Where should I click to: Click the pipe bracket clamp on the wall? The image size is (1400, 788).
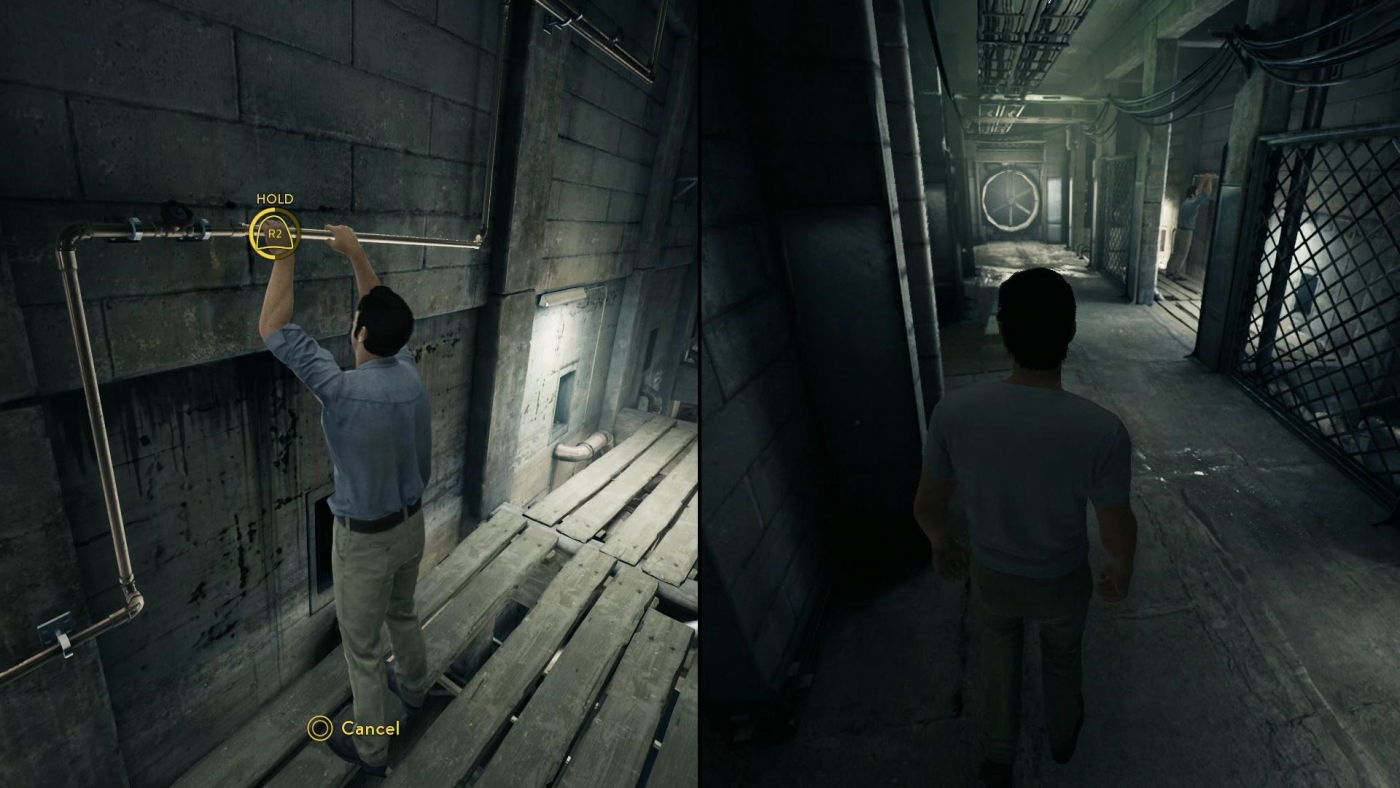[136, 228]
